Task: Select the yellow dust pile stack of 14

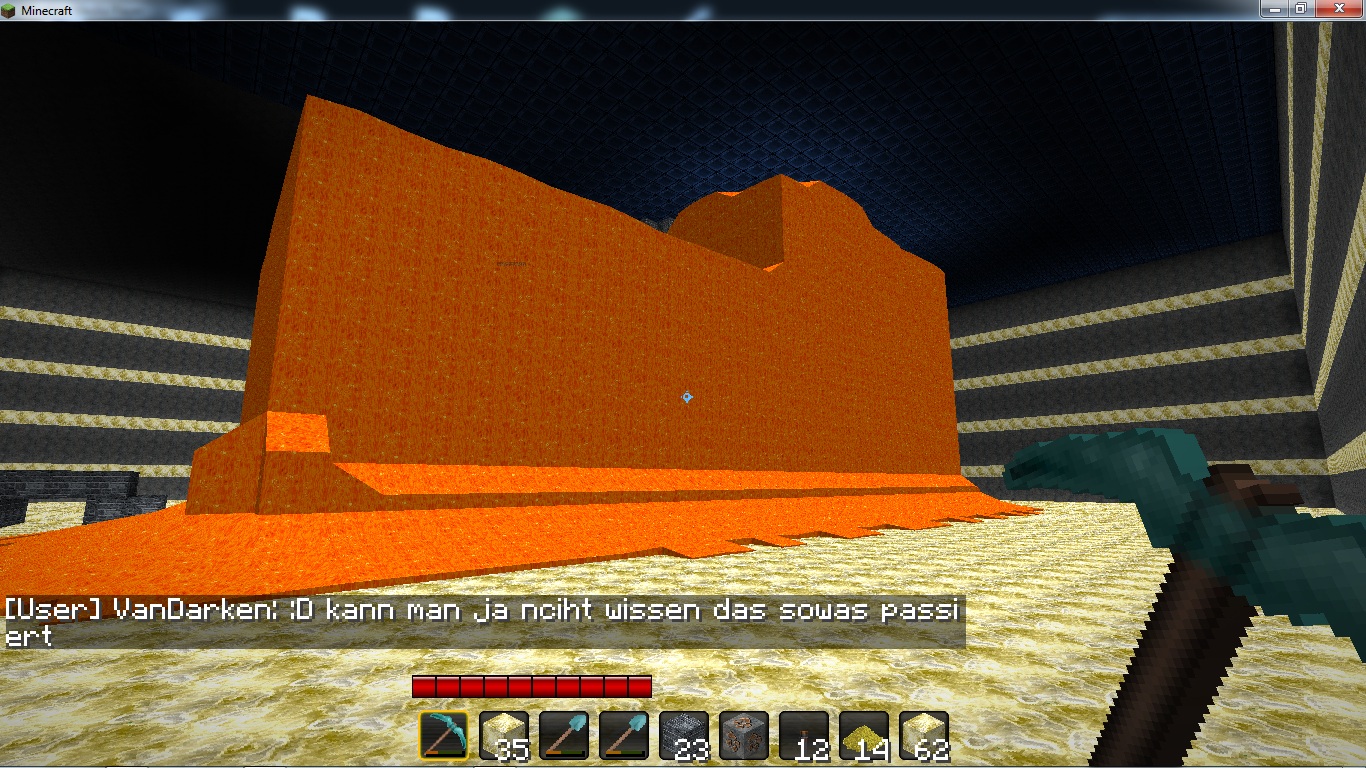Action: (864, 736)
